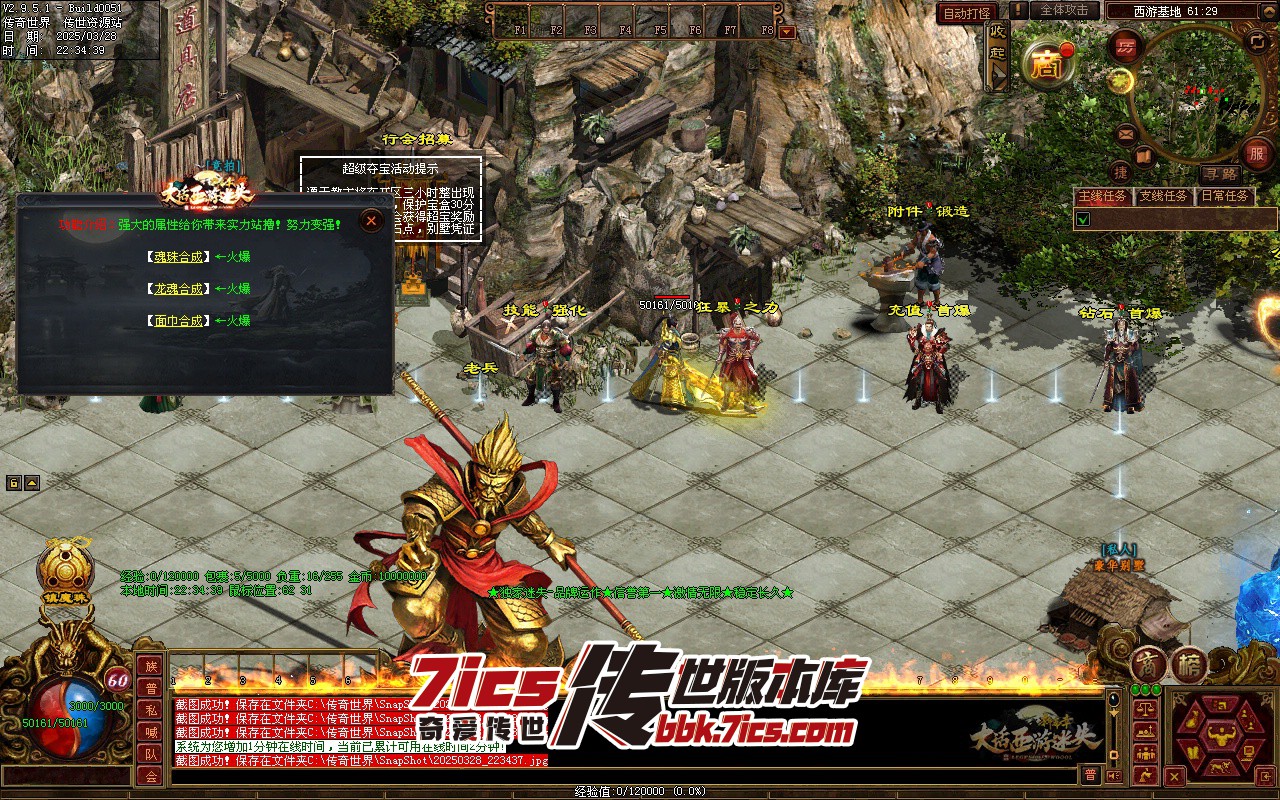Show the 日常任务 tab
Screen dimensions: 1280x800
[x=1225, y=196]
